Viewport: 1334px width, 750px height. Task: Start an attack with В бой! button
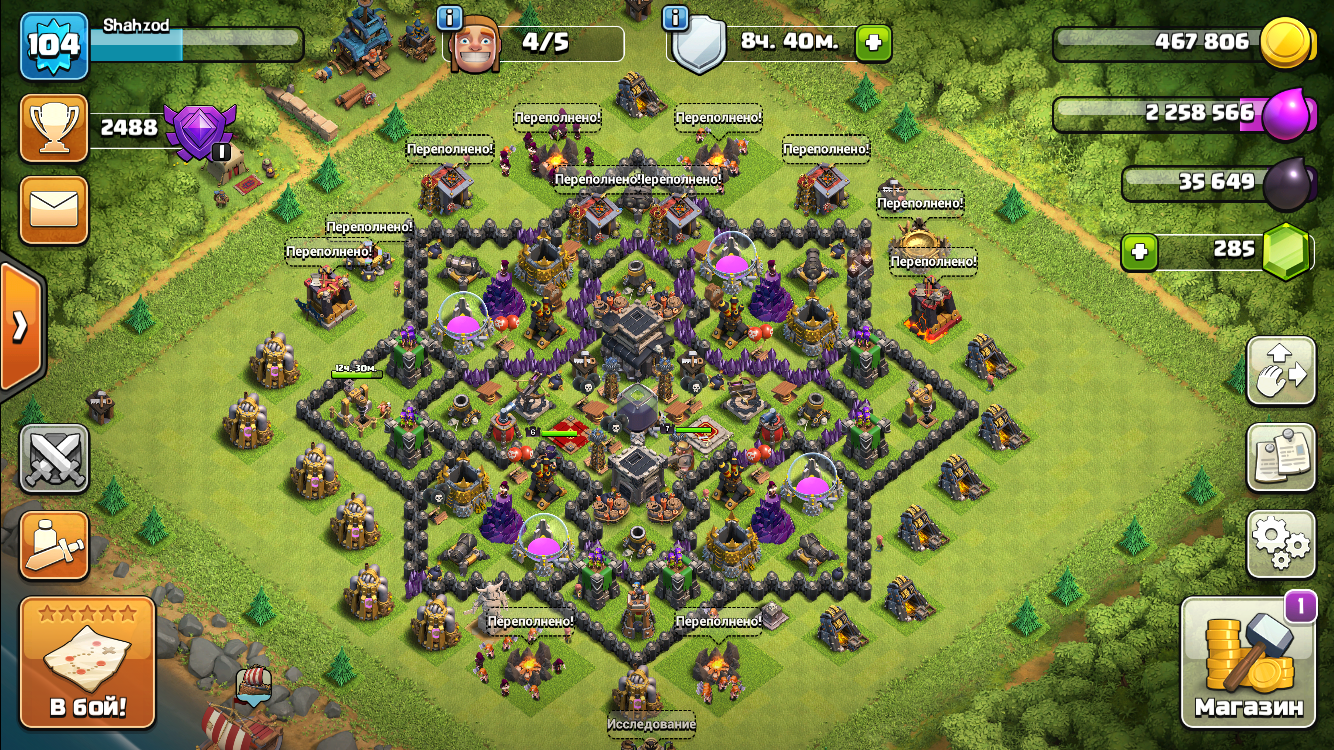(x=88, y=662)
